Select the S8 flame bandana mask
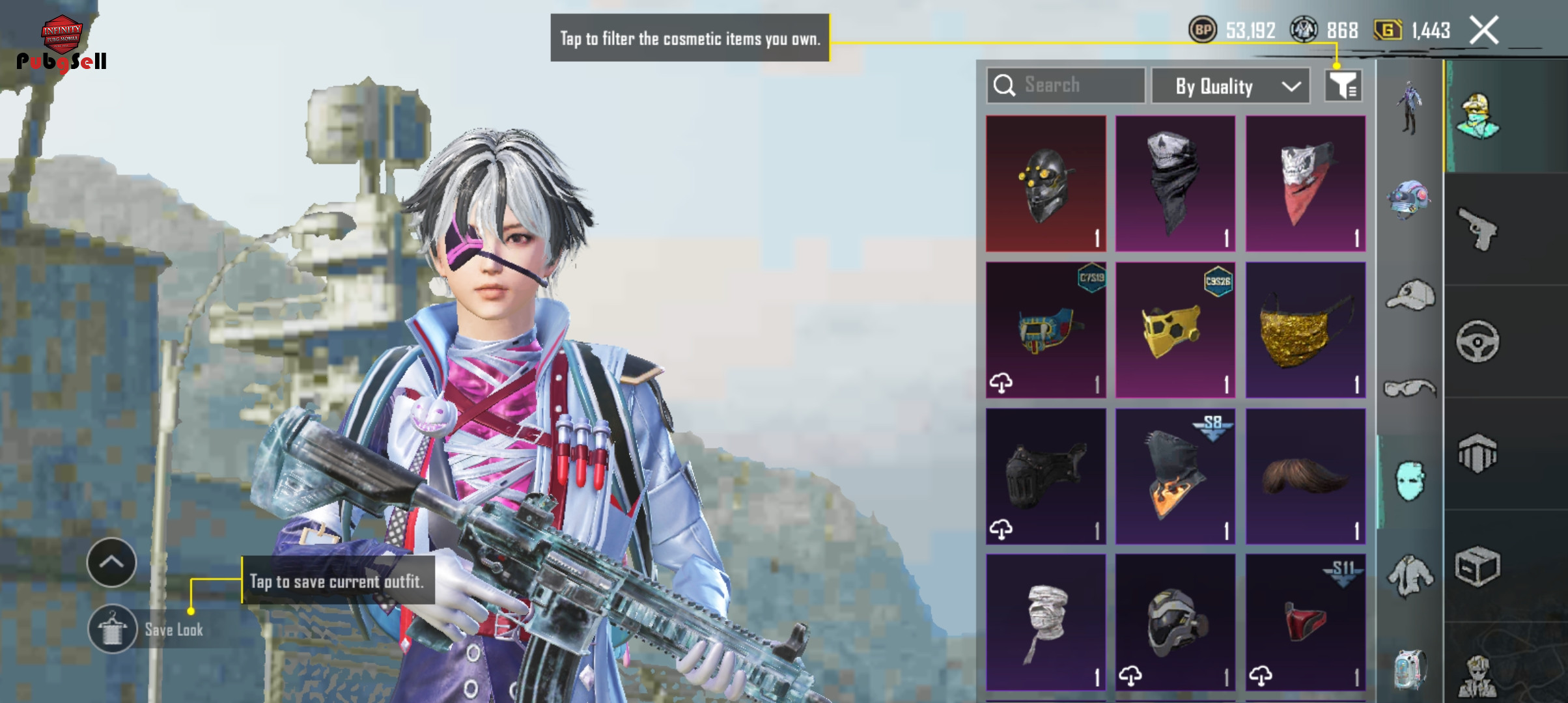Screen dimensions: 1568x703 point(1175,476)
